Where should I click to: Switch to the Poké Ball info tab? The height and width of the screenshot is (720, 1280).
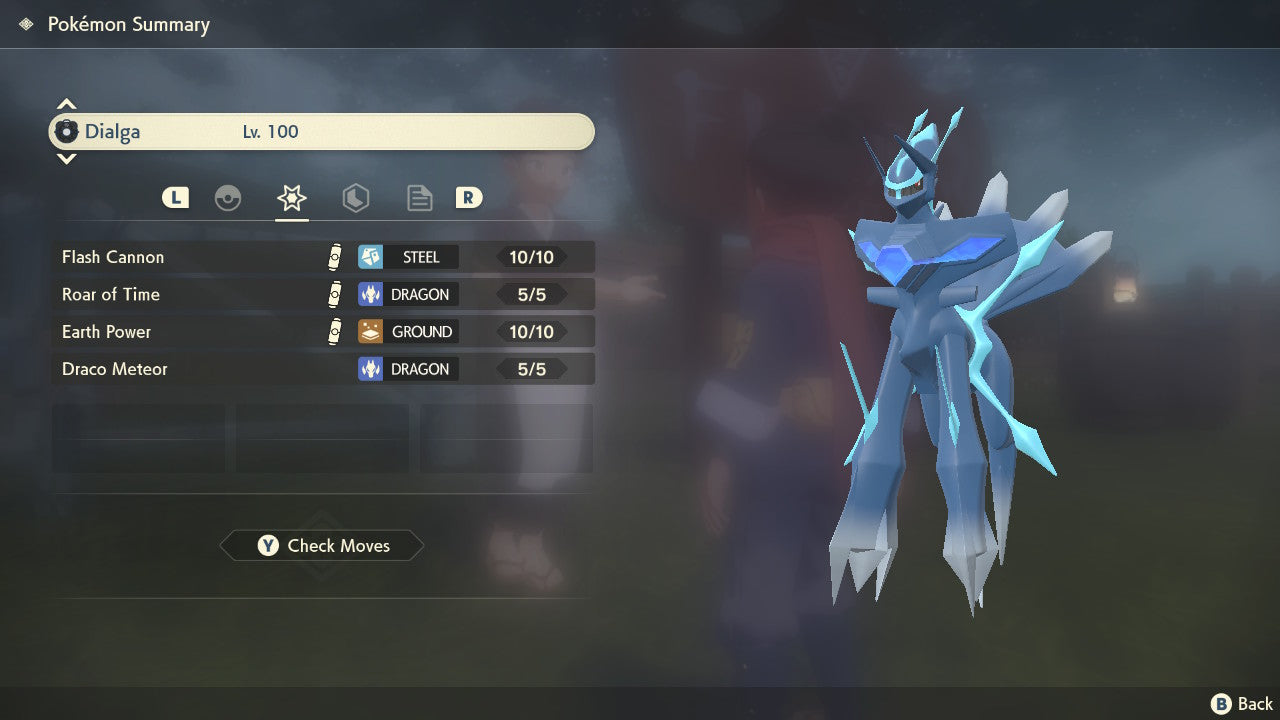[228, 198]
